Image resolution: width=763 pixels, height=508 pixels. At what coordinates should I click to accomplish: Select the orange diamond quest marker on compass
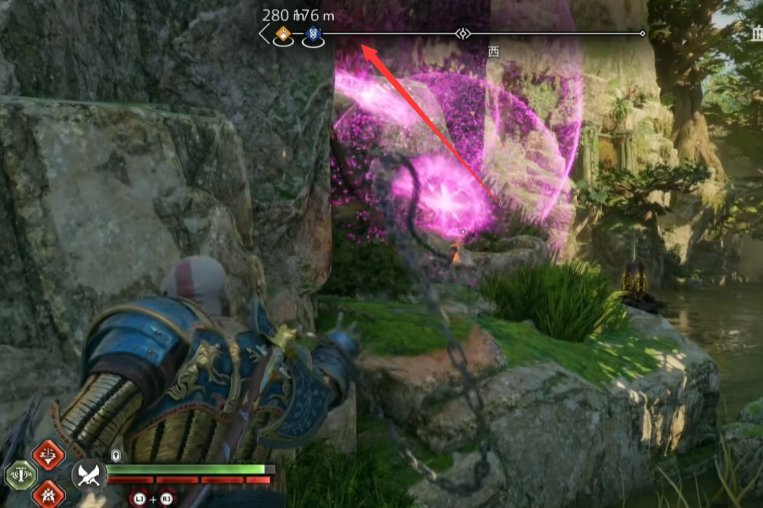pyautogui.click(x=284, y=35)
